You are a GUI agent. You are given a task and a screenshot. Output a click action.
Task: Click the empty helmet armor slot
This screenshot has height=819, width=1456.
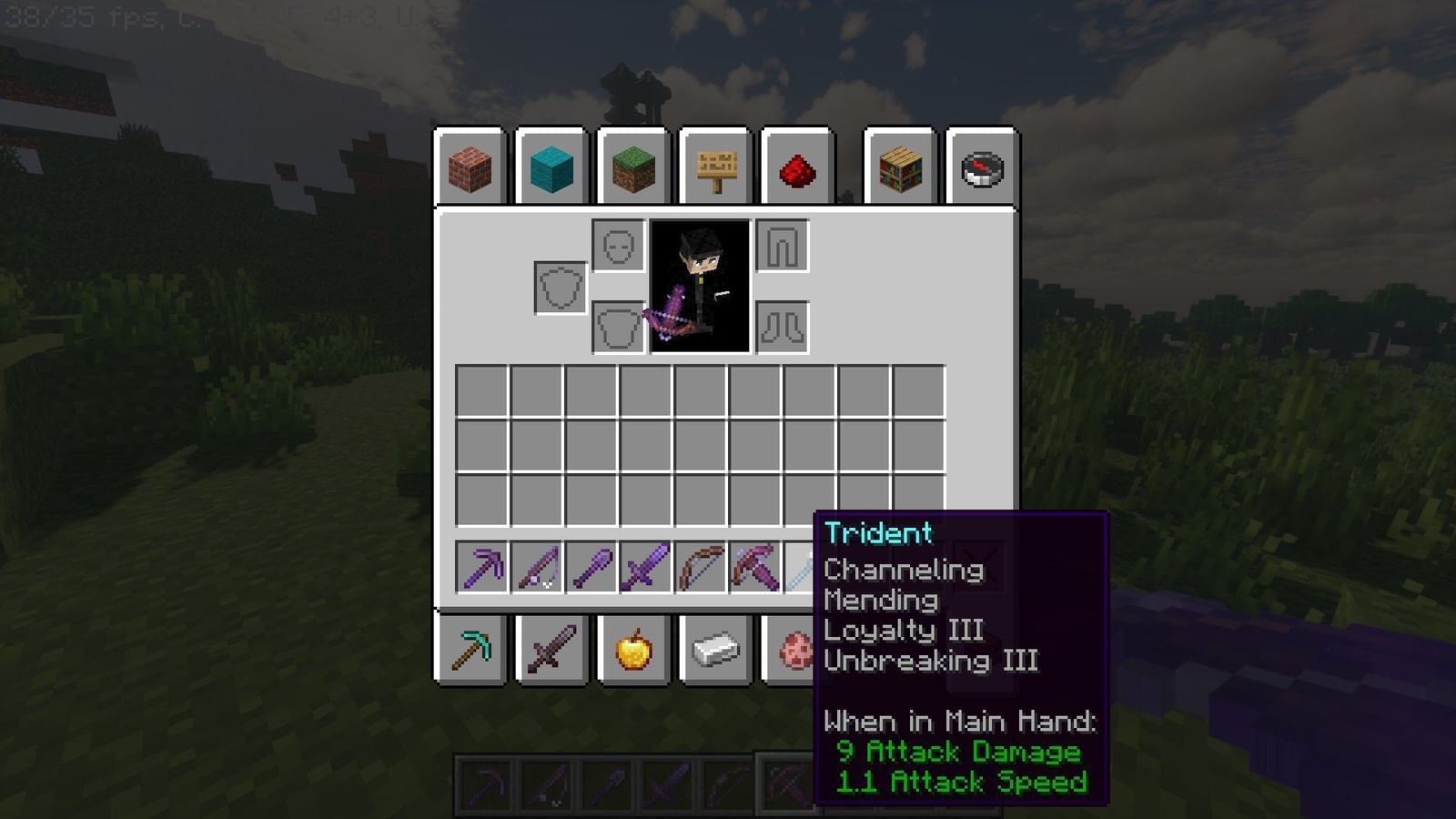coord(617,248)
